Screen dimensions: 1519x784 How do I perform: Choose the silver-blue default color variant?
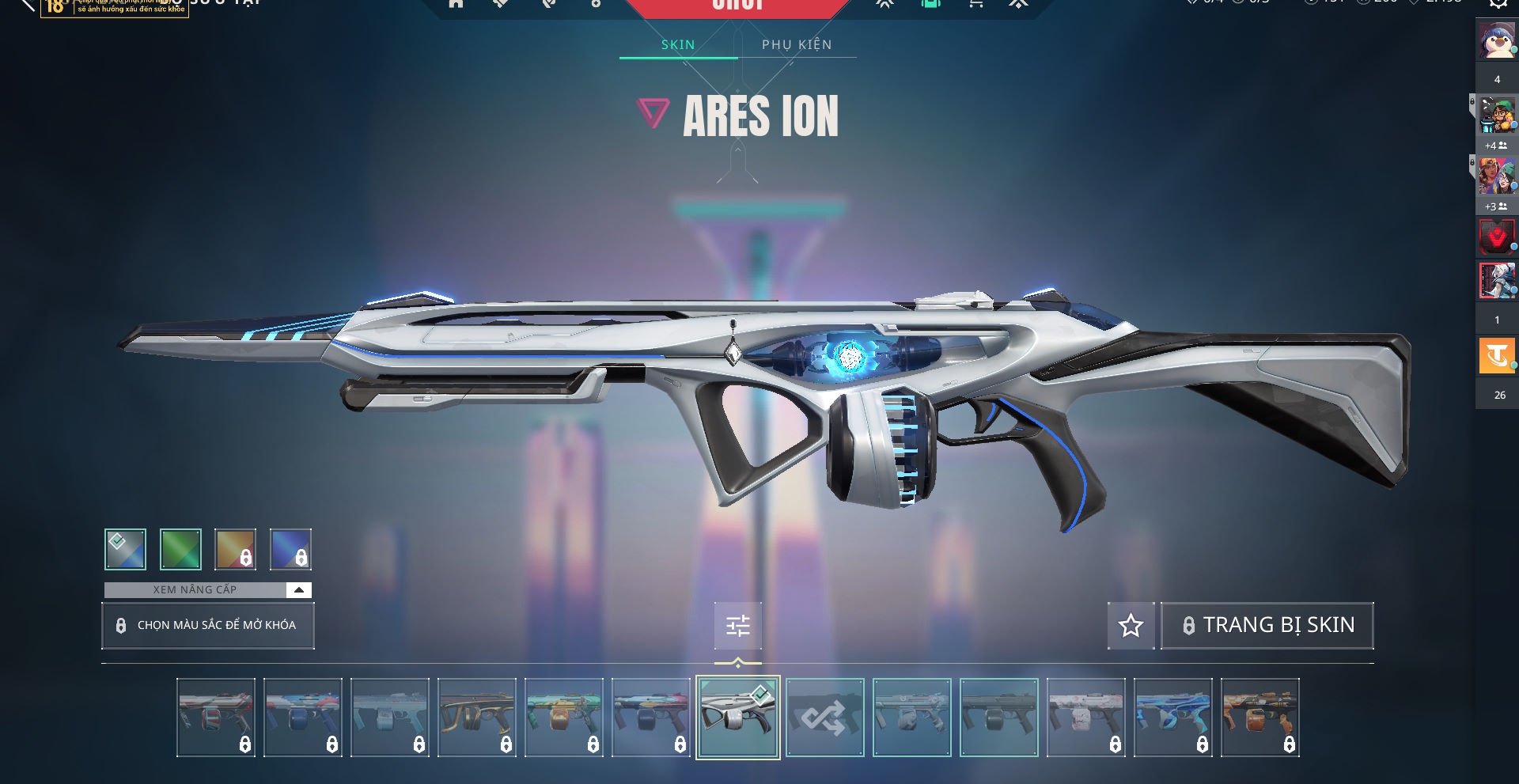click(x=125, y=549)
